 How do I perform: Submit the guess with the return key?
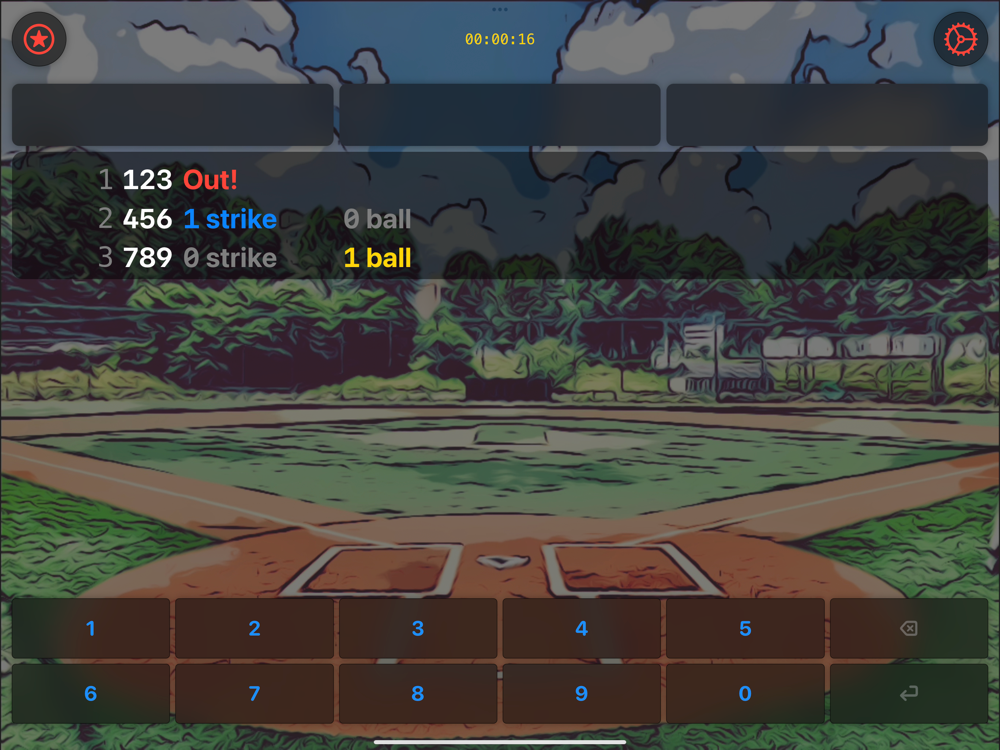908,693
